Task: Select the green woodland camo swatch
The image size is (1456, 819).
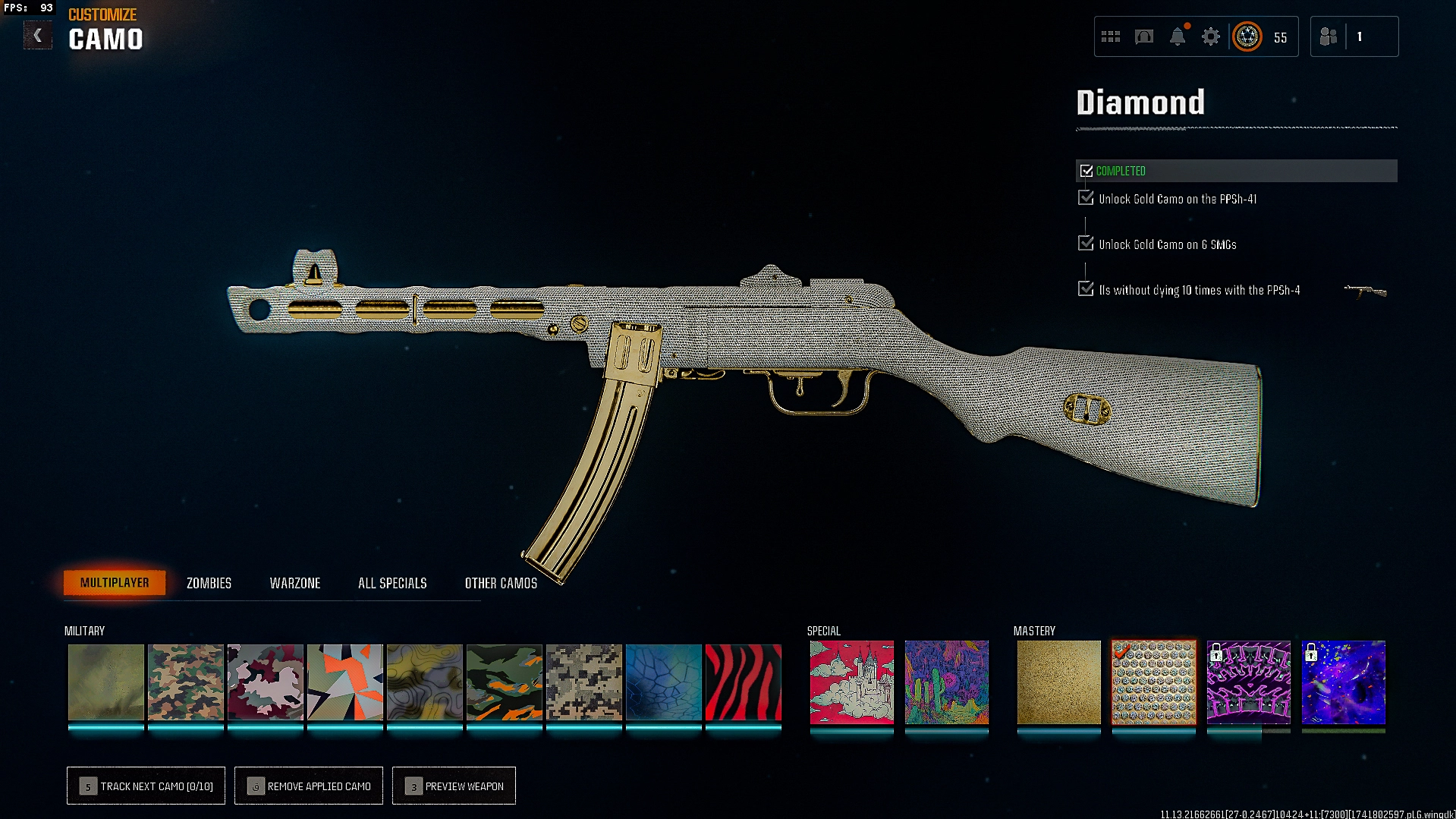Action: point(185,682)
